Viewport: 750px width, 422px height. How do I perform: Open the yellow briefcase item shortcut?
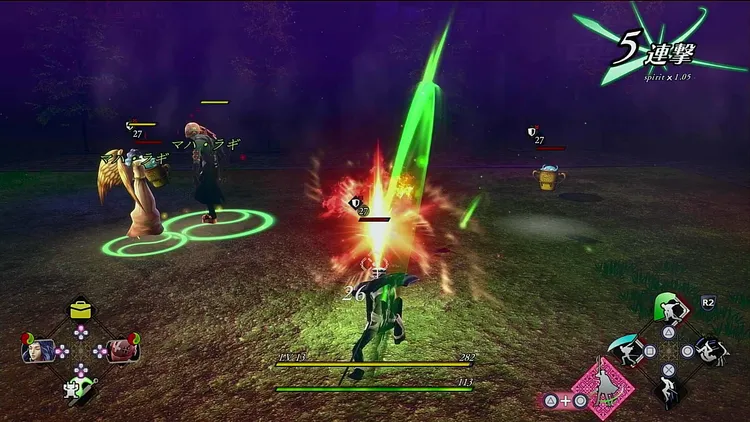81,310
